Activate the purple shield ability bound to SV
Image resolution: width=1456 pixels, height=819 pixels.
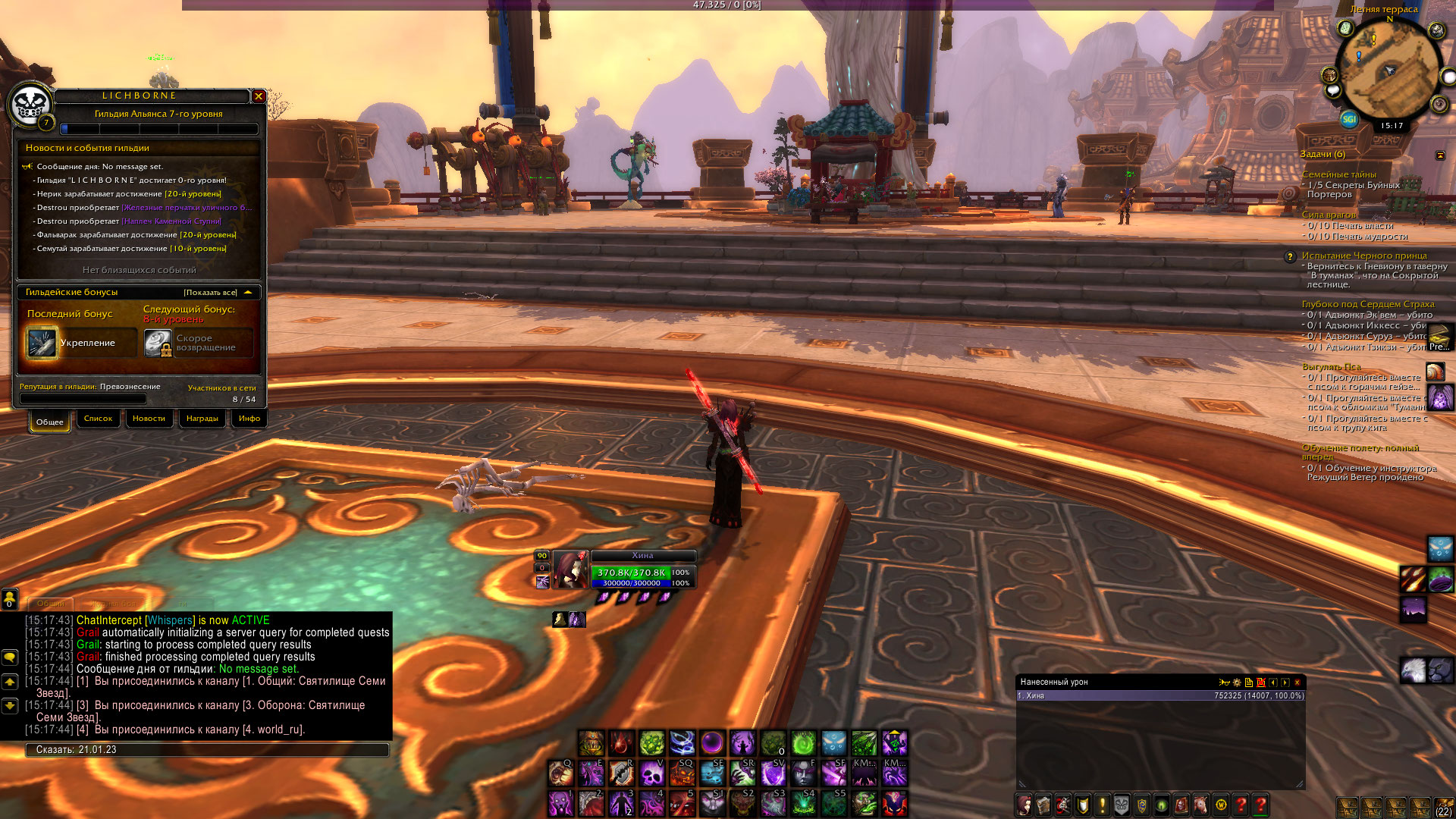[x=773, y=773]
